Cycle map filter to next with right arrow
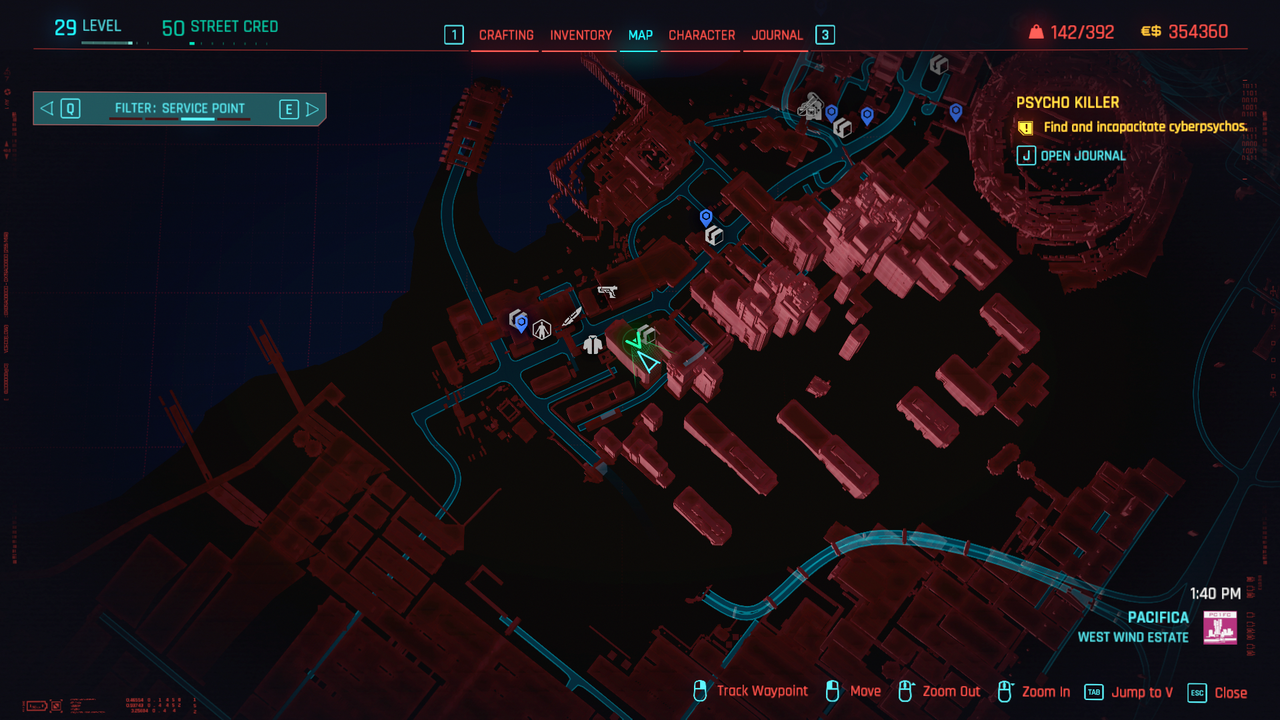This screenshot has width=1280, height=720. point(312,109)
